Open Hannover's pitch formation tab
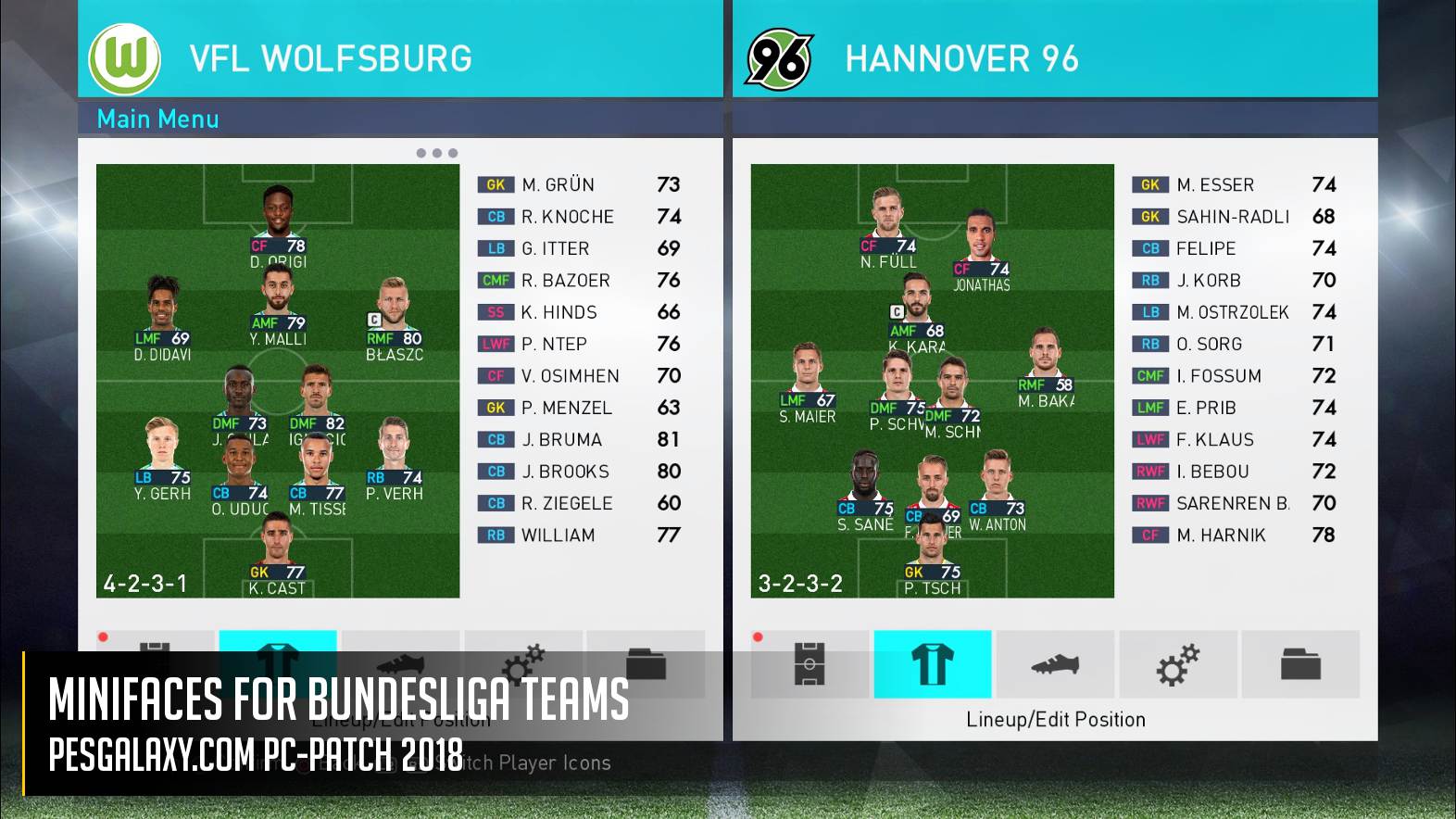Viewport: 1456px width, 819px height. coord(810,664)
